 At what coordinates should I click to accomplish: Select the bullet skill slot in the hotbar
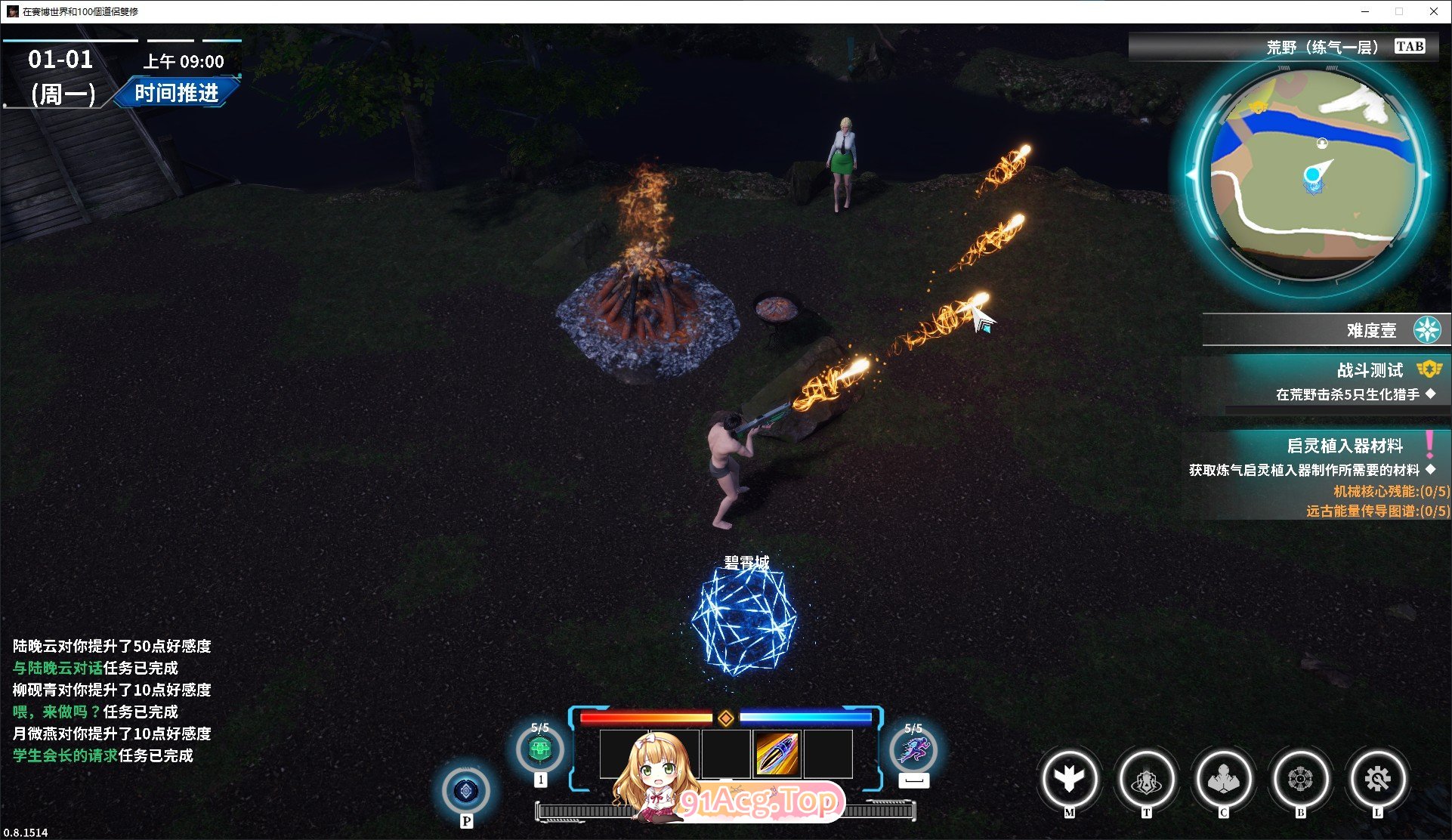coord(777,753)
